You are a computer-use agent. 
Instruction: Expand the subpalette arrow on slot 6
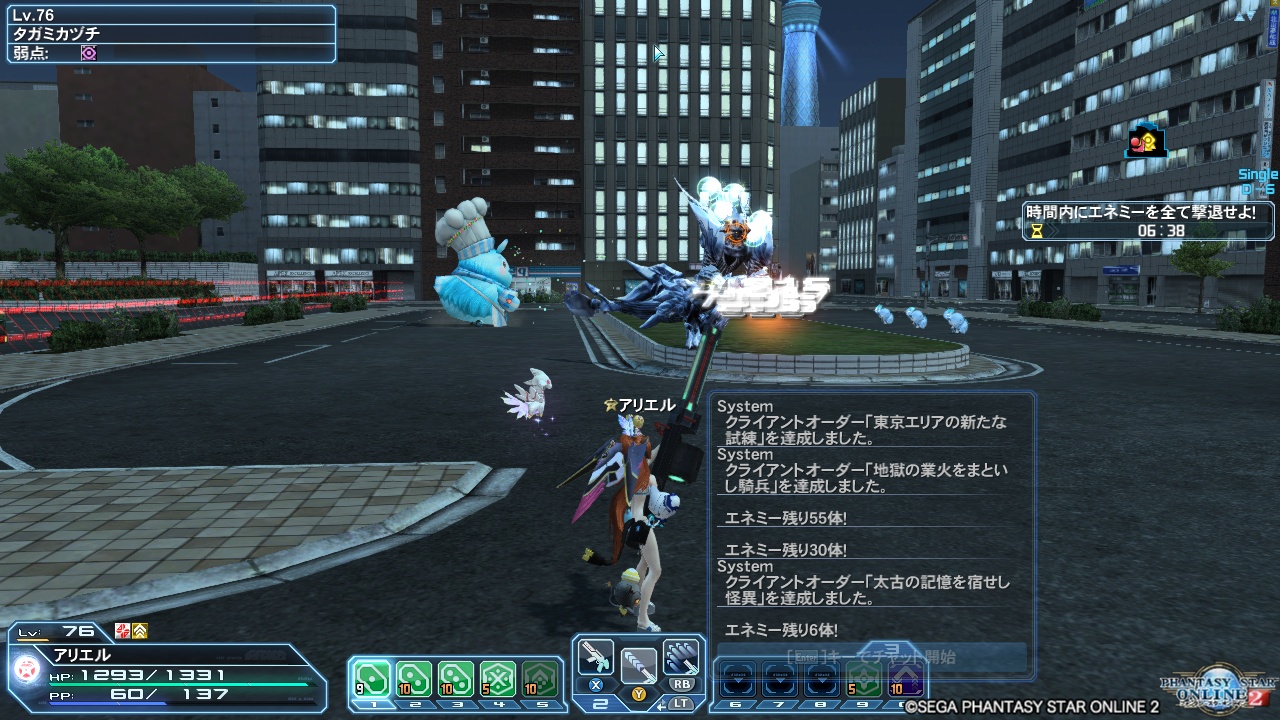(740, 680)
